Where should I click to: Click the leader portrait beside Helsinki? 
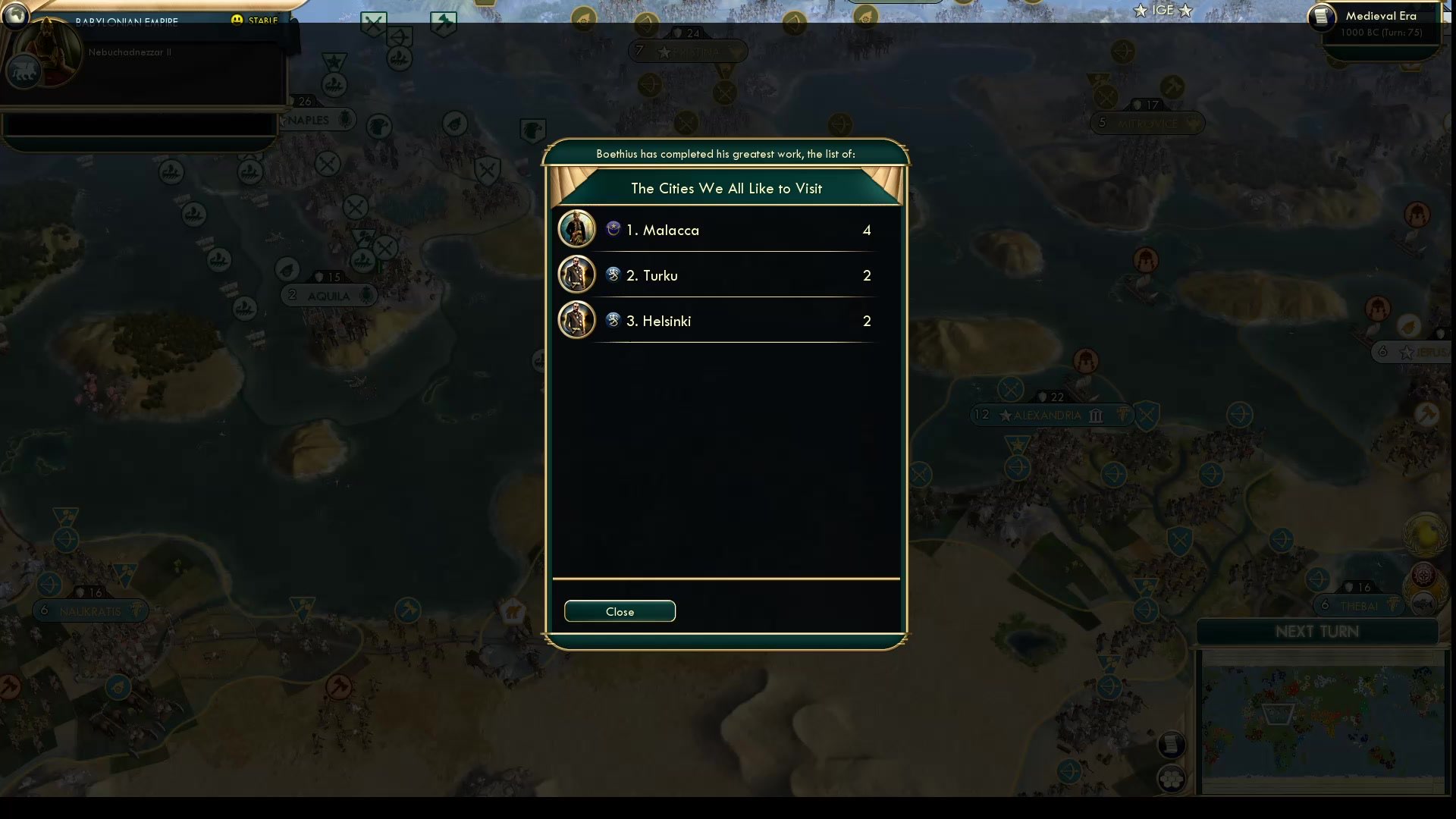click(576, 320)
